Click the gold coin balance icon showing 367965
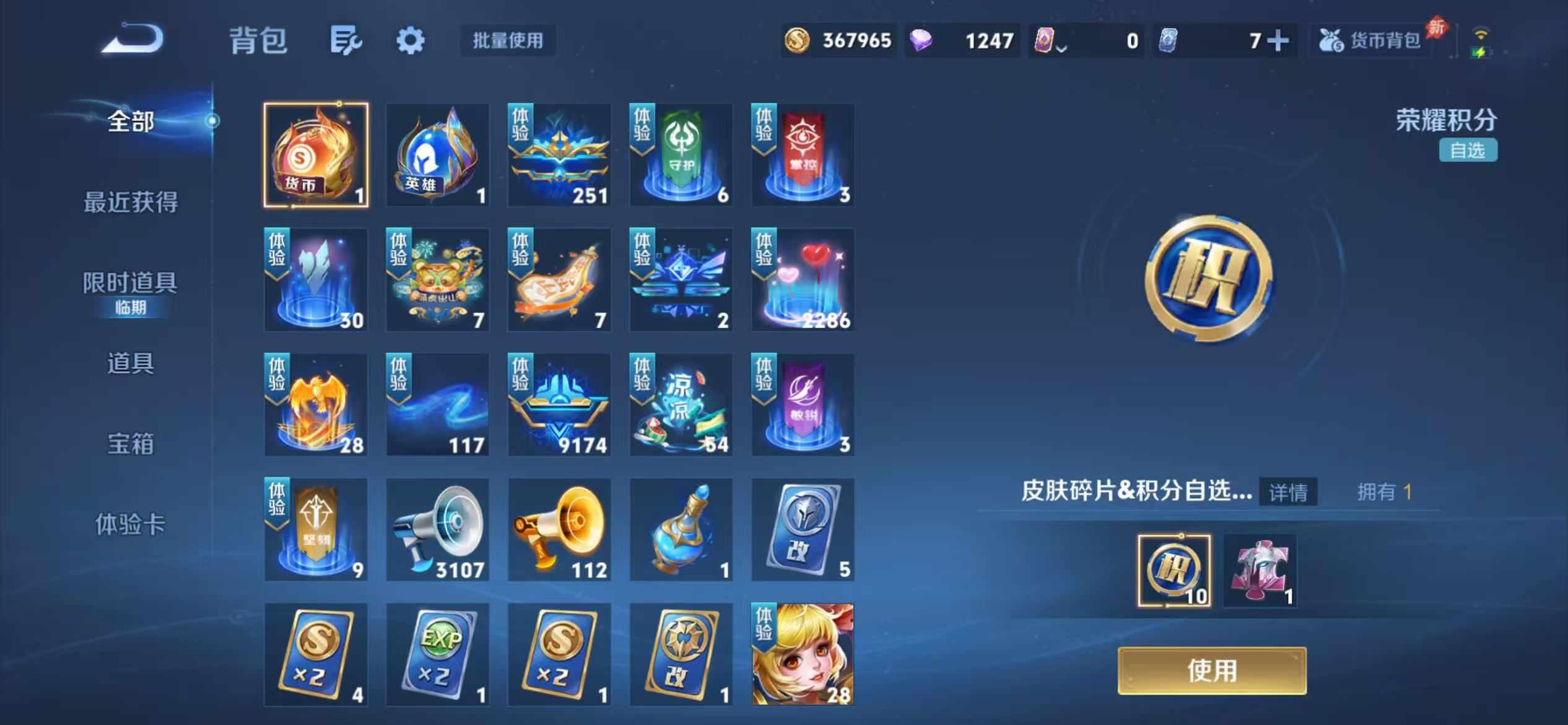1568x725 pixels. click(x=798, y=41)
